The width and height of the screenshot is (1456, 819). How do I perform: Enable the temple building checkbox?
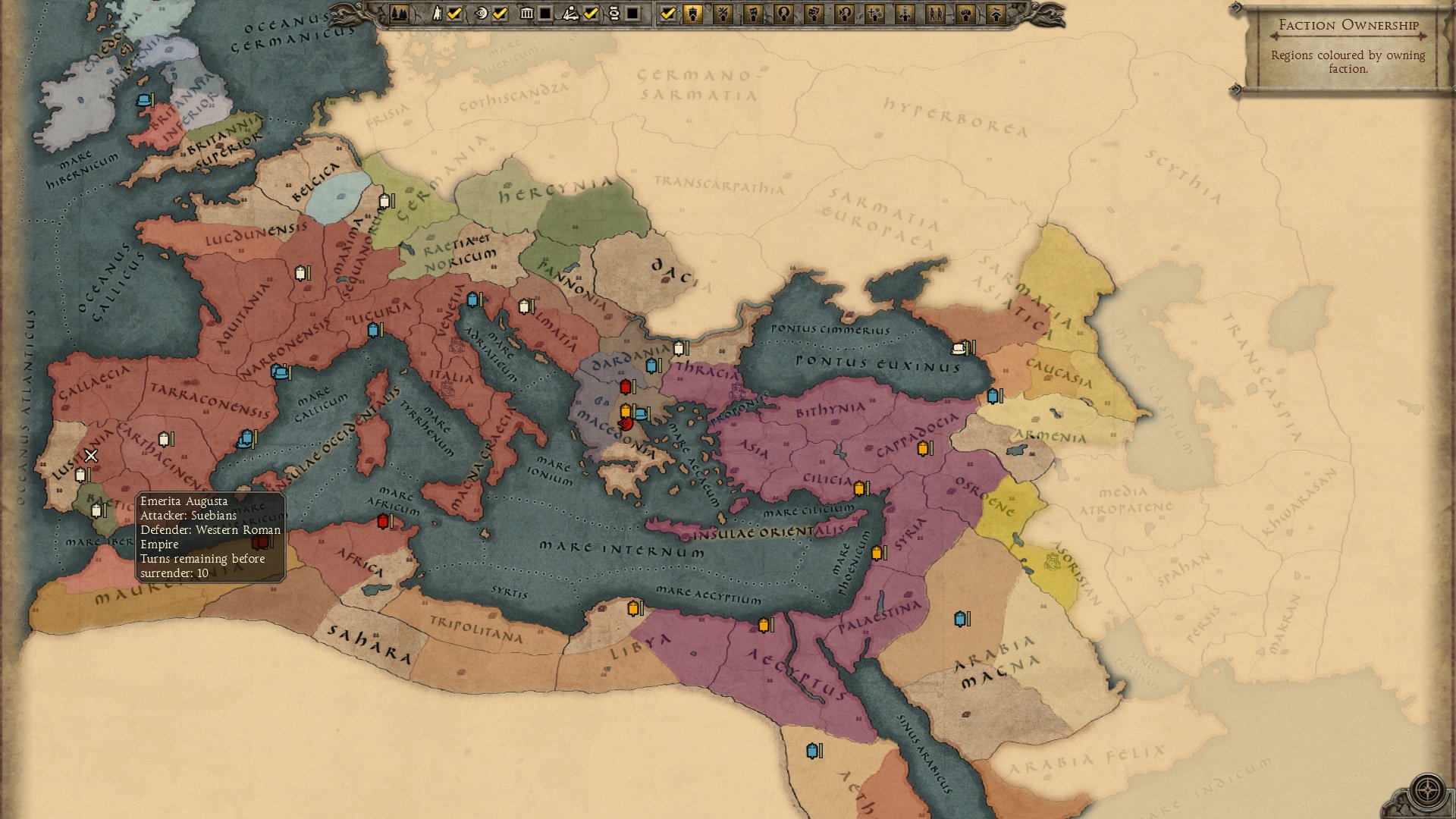pyautogui.click(x=545, y=14)
